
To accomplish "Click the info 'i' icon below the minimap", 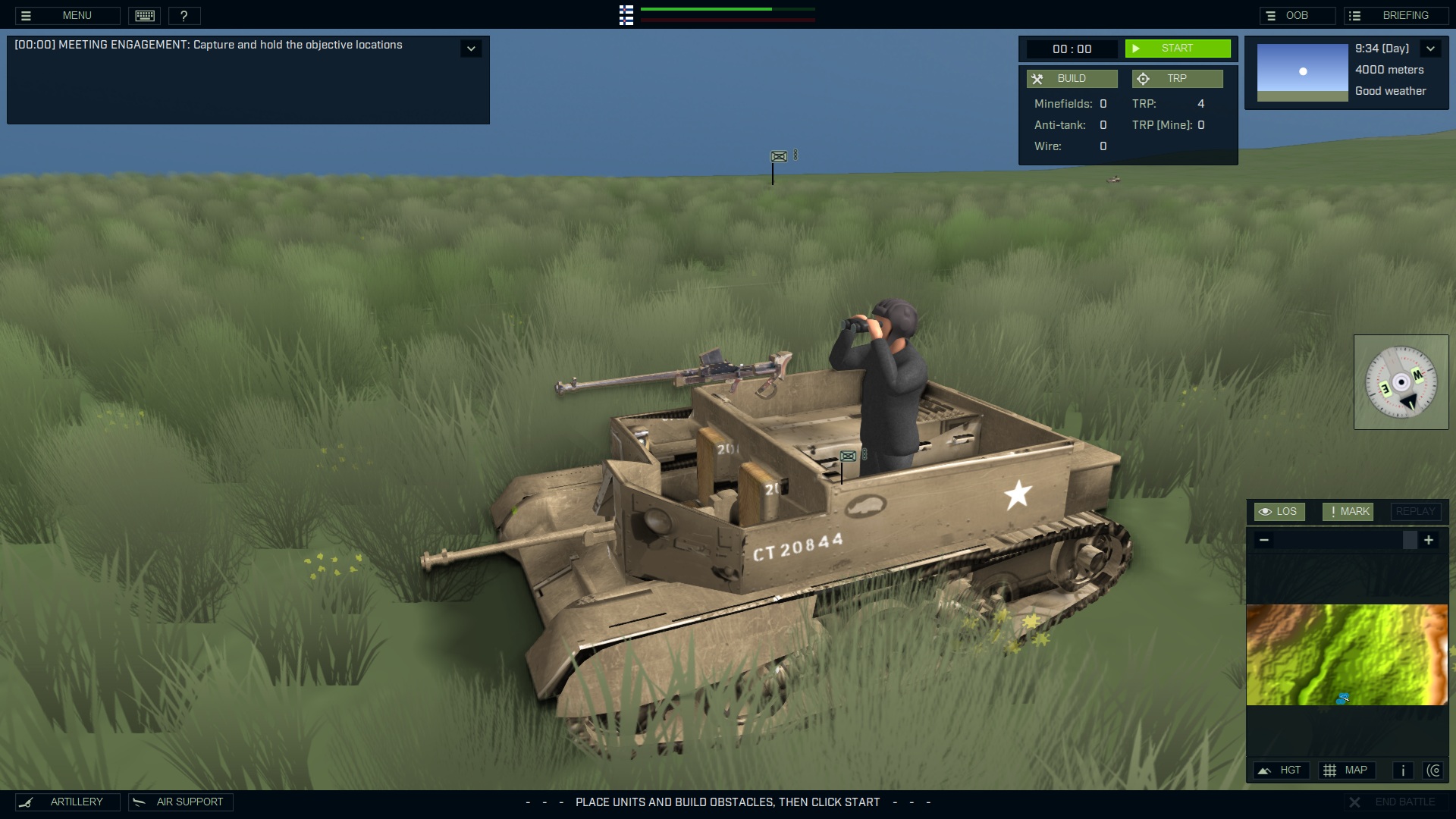I will pos(1402,770).
